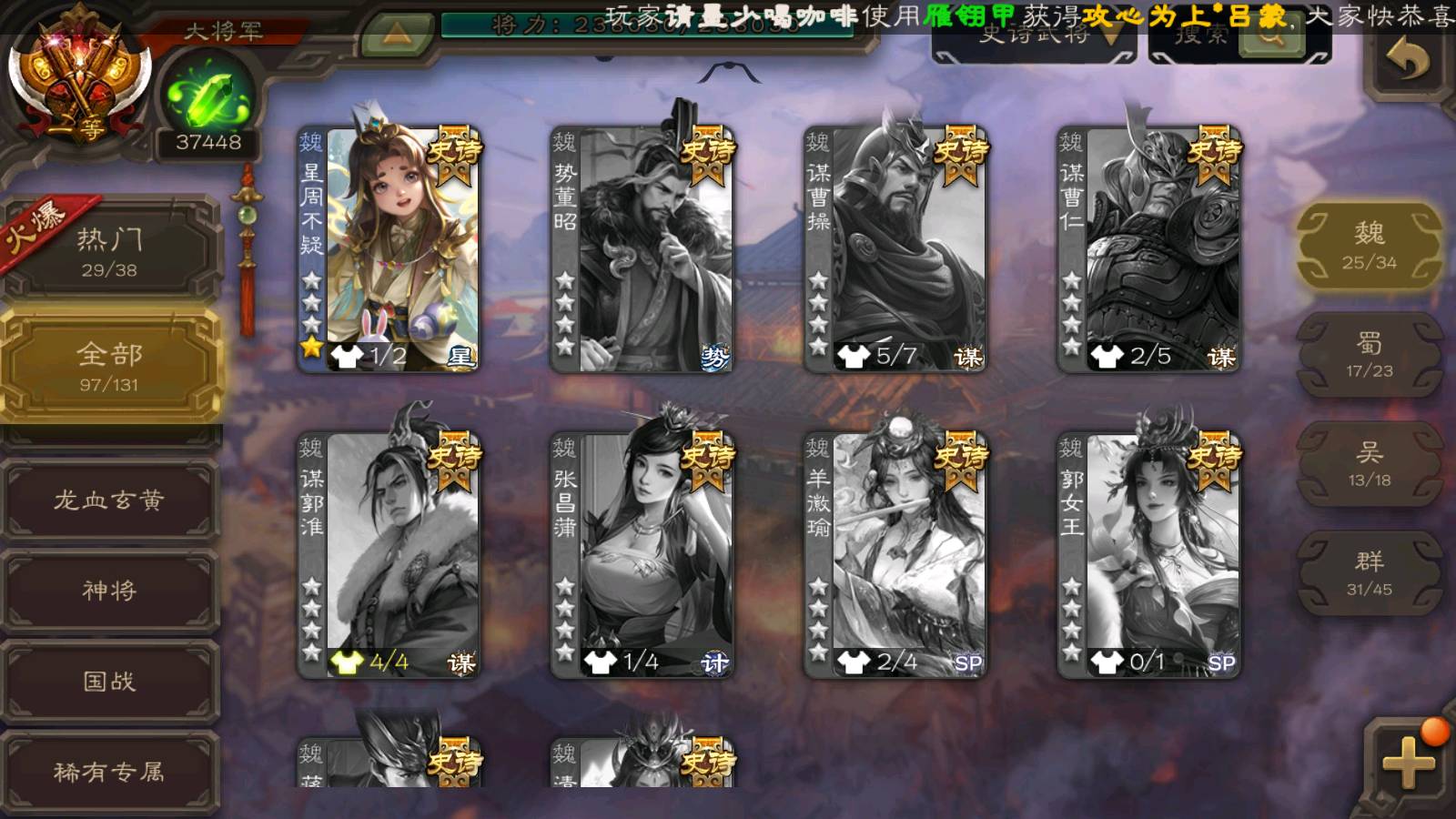Filter by 魏 faction

(x=1369, y=246)
